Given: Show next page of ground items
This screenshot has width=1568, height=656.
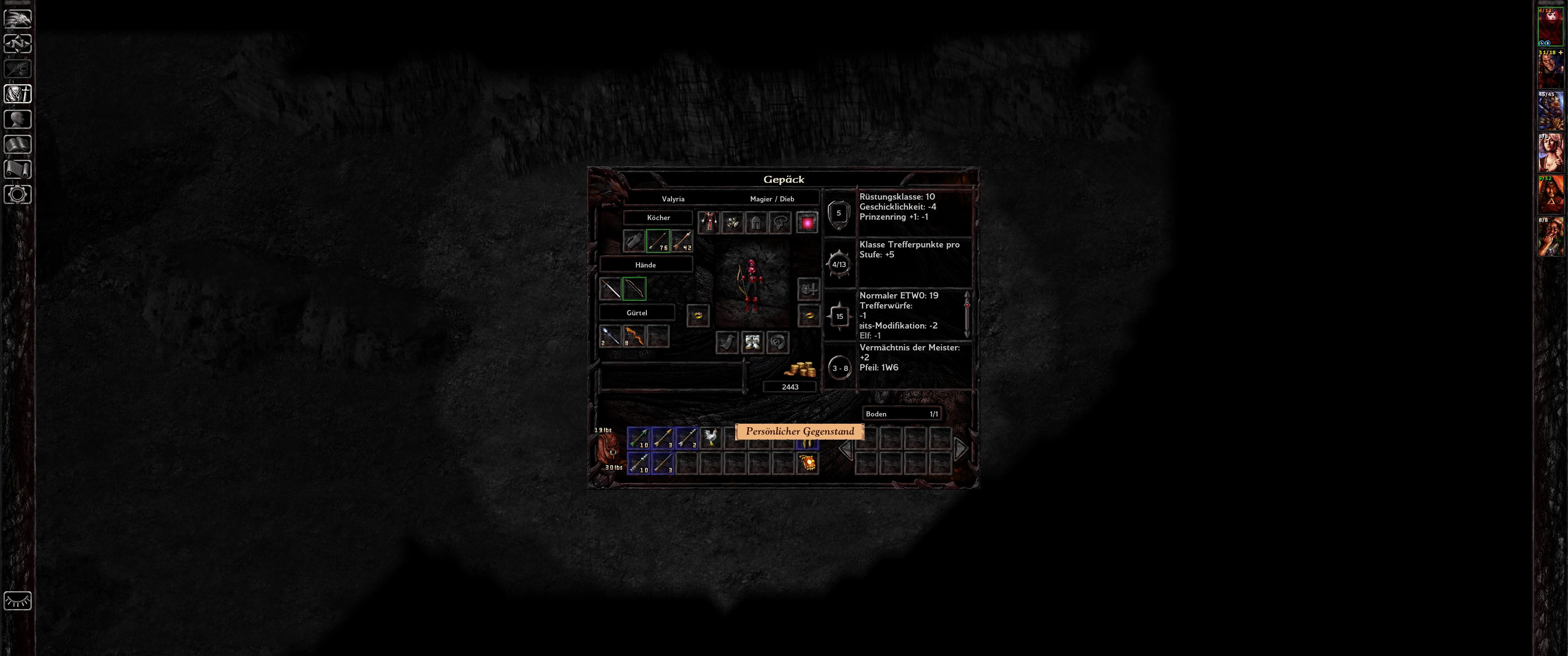Looking at the screenshot, I should coord(960,449).
